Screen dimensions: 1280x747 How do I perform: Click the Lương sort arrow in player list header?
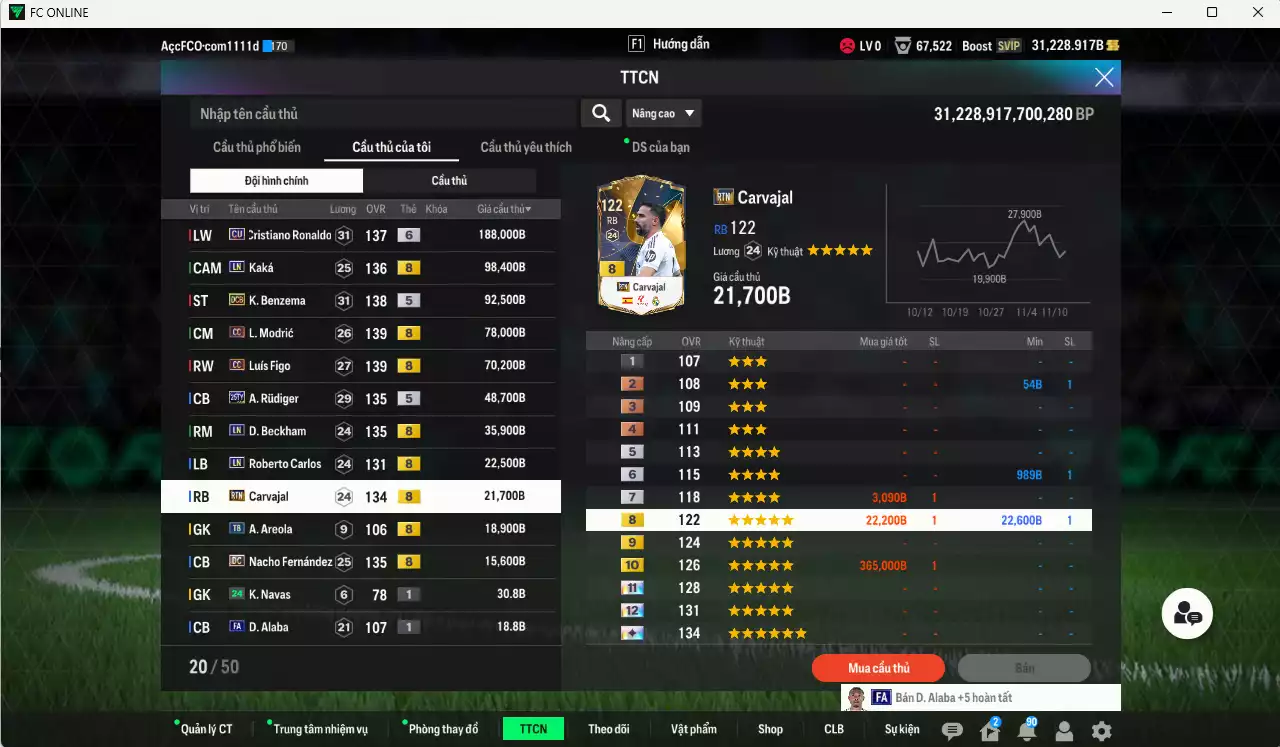tap(342, 208)
